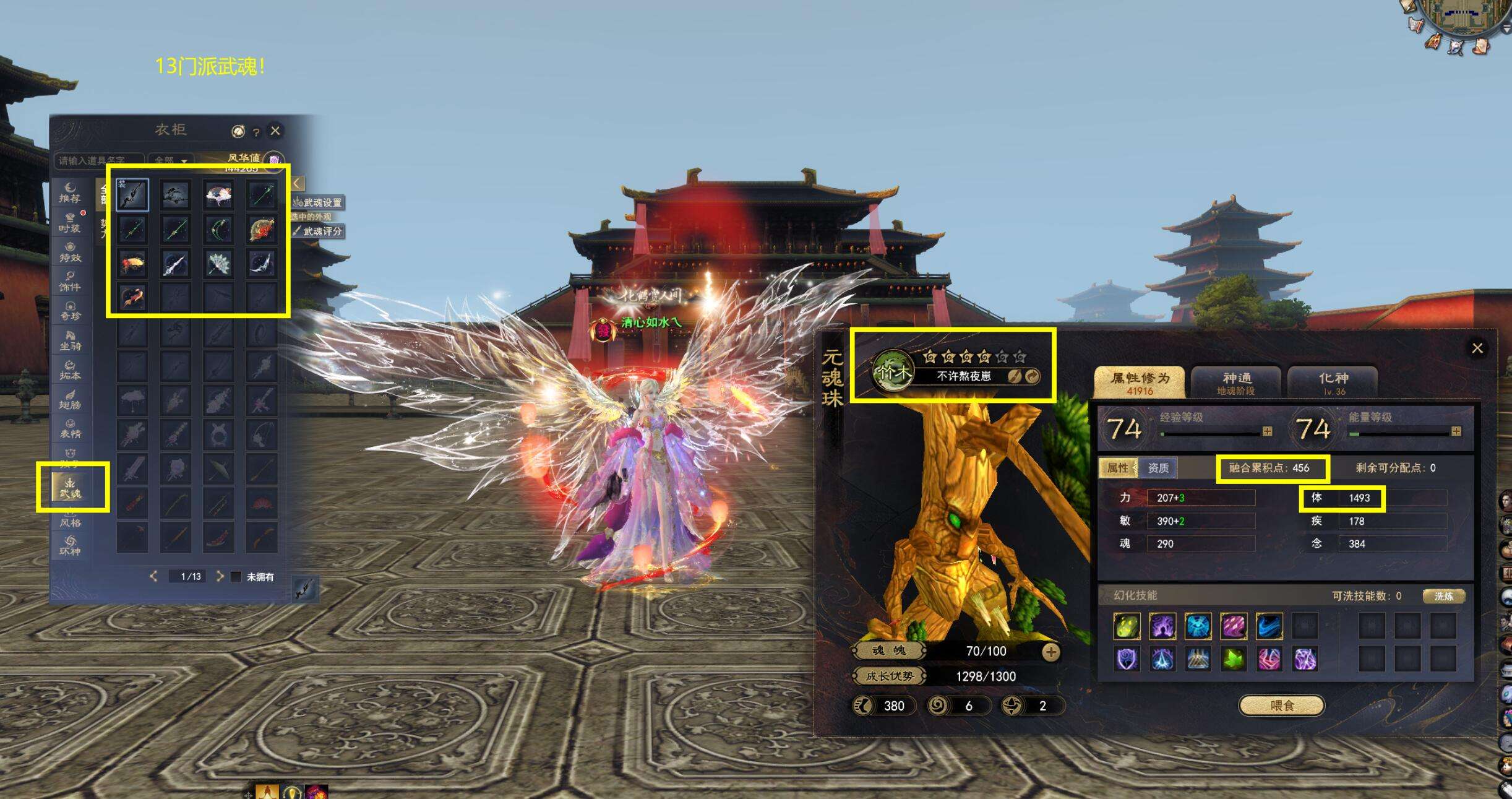This screenshot has width=1512, height=799.
Task: Open 武魂设置 weapon soul settings
Action: click(318, 202)
